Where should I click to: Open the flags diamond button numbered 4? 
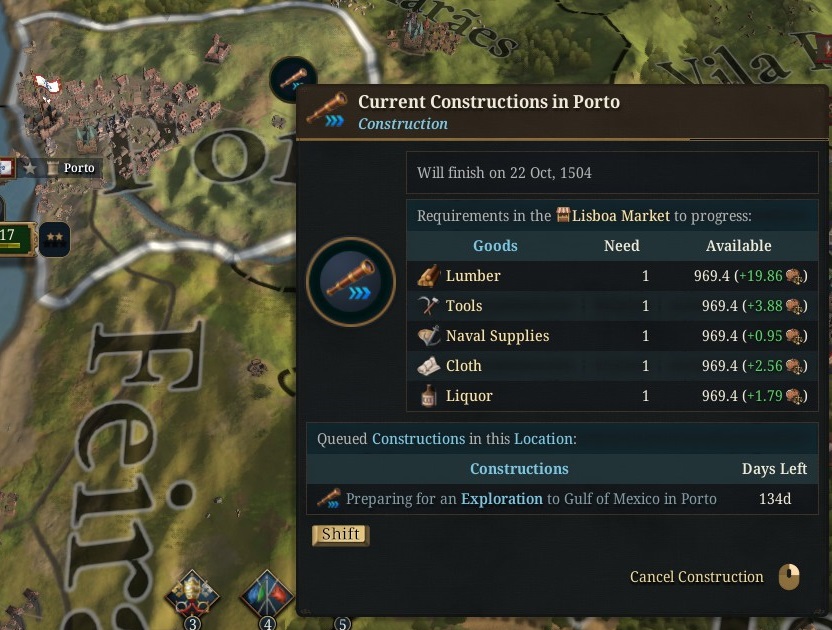tap(267, 597)
